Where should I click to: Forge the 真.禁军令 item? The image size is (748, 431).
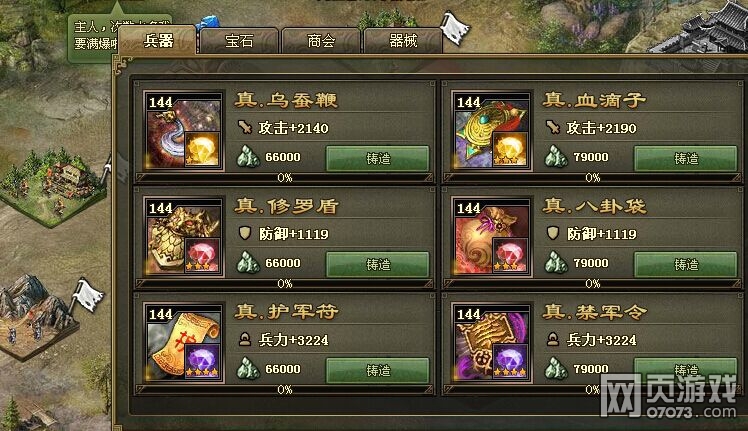click(685, 370)
